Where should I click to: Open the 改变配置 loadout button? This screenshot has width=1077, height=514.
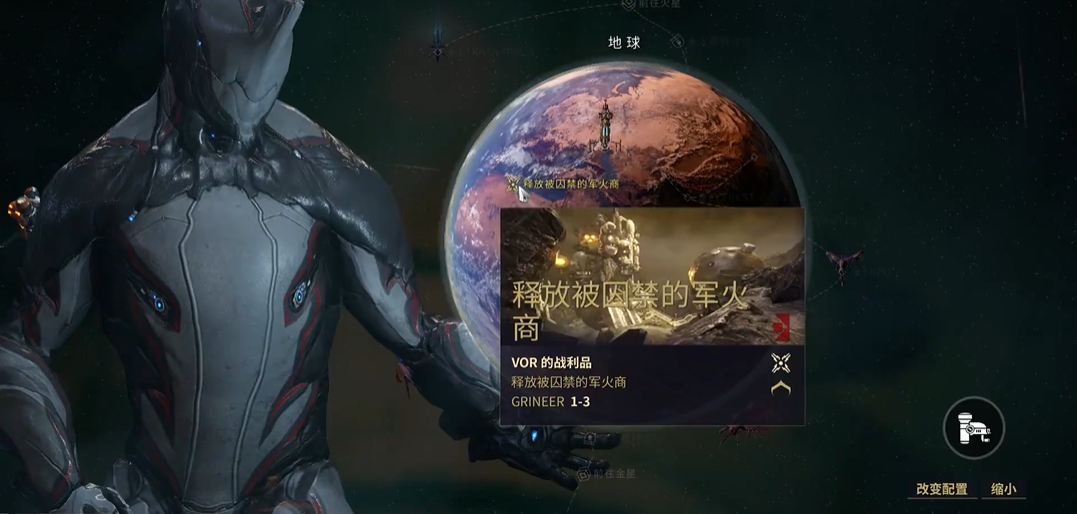point(942,489)
